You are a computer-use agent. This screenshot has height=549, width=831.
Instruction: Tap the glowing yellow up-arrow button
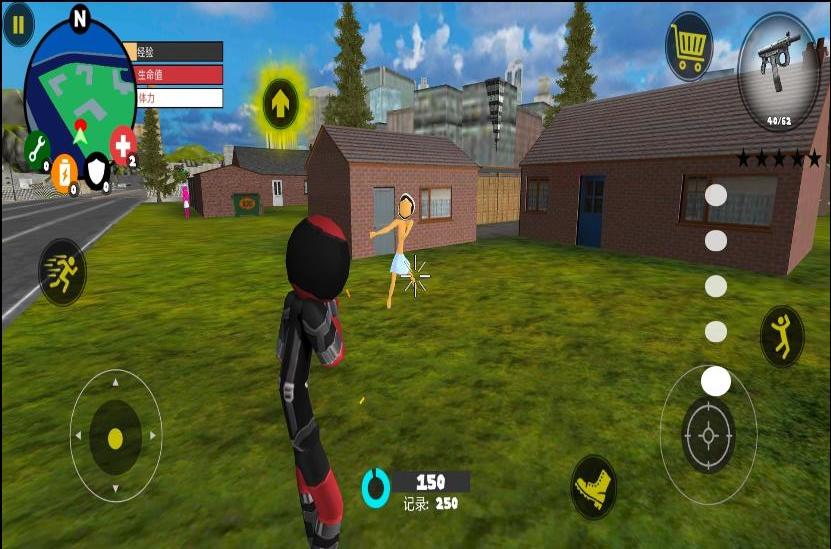coord(280,99)
